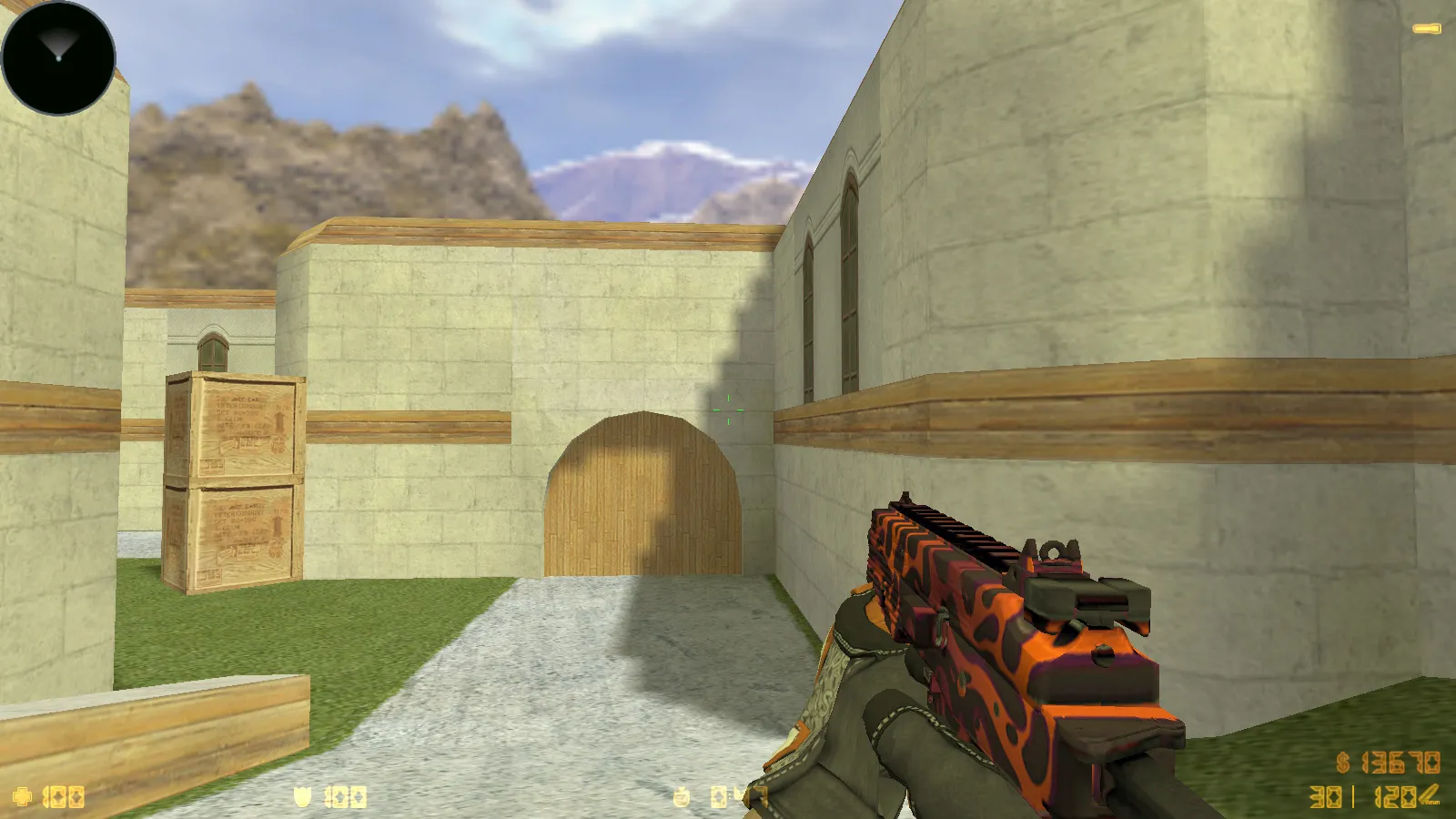The image size is (1456, 819).
Task: Click the round timer clock icon
Action: 682,798
